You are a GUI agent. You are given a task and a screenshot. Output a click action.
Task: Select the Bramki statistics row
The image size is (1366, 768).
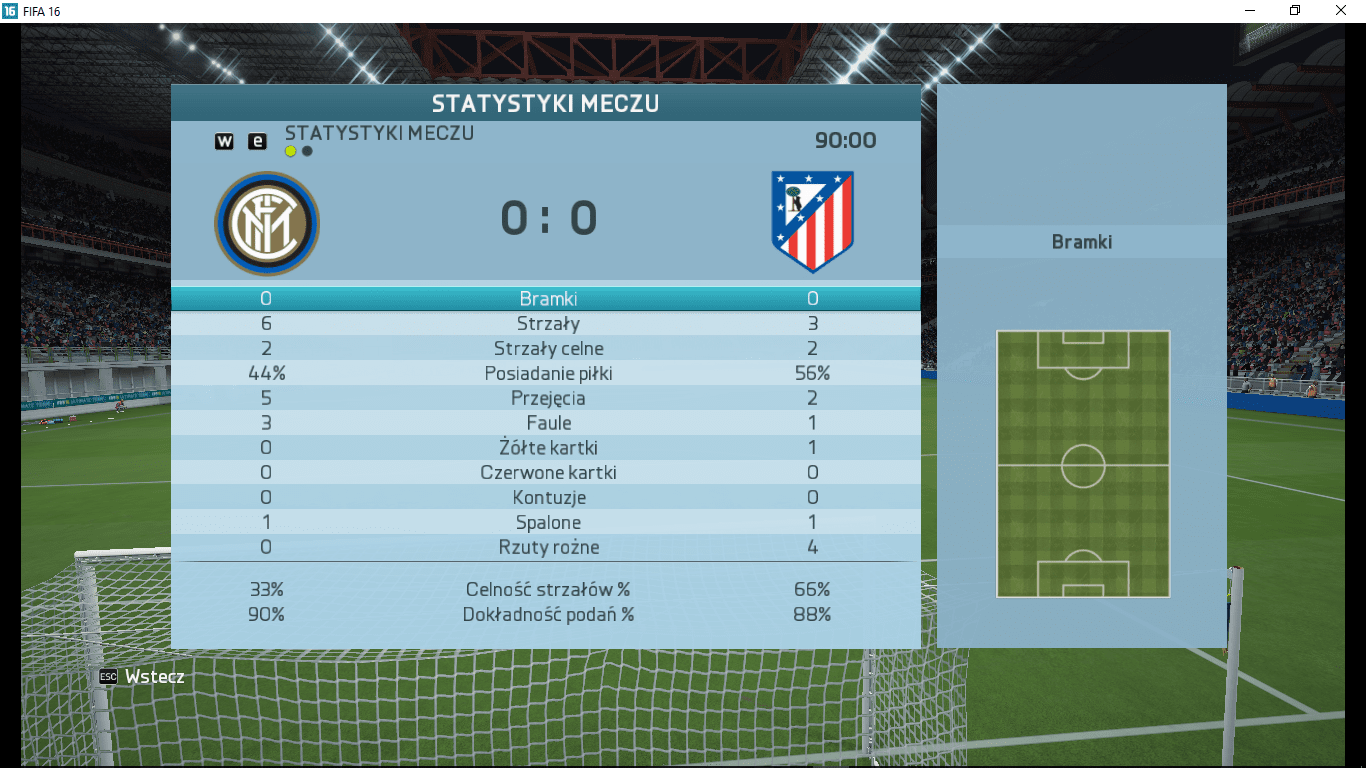(548, 299)
